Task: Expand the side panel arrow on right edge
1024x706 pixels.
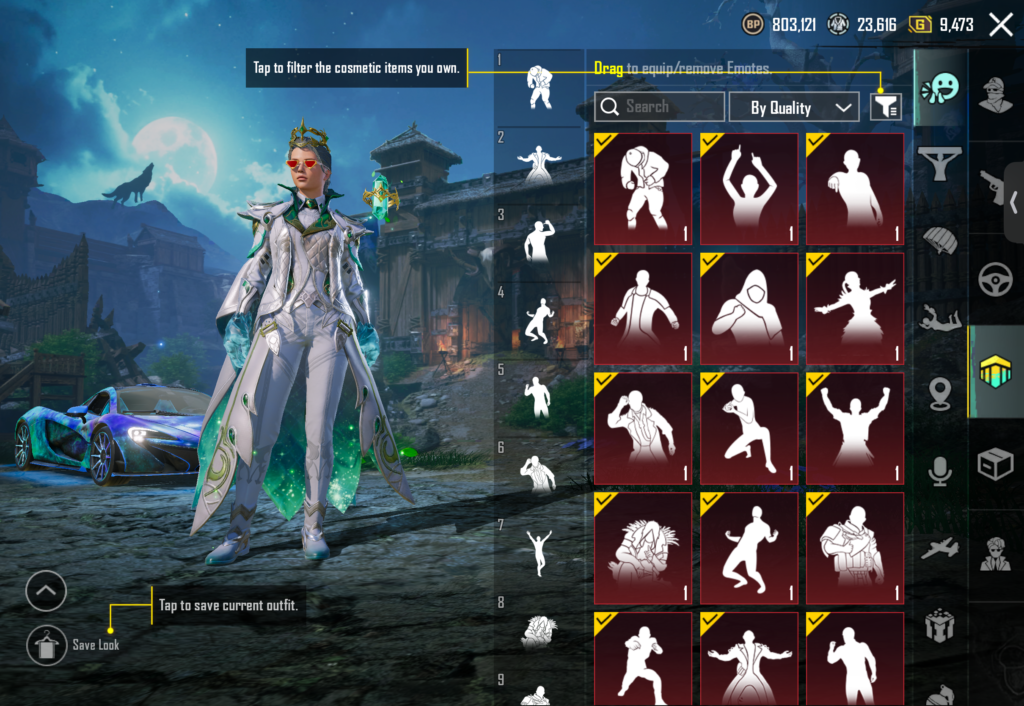Action: pyautogui.click(x=1014, y=202)
